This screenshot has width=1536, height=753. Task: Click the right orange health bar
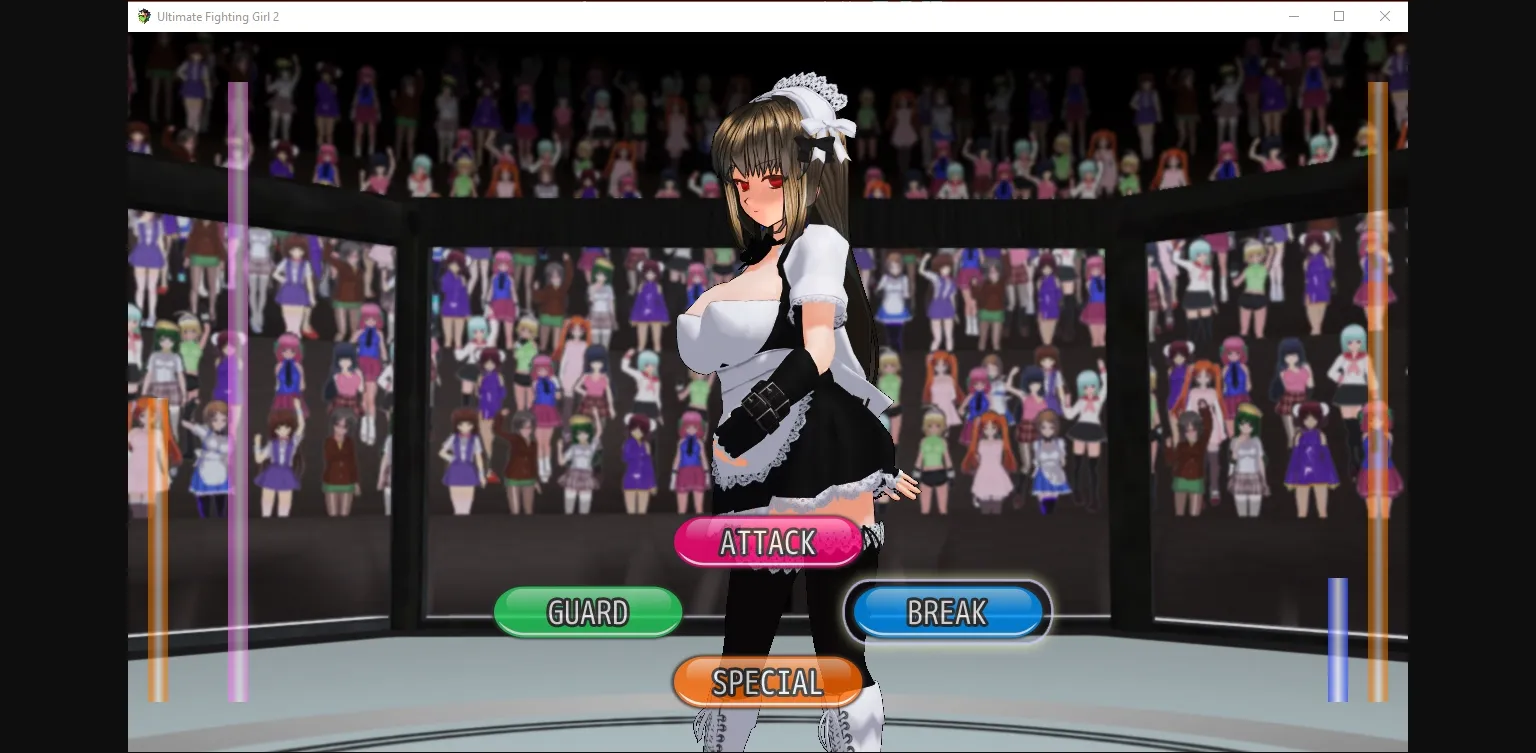[1378, 390]
